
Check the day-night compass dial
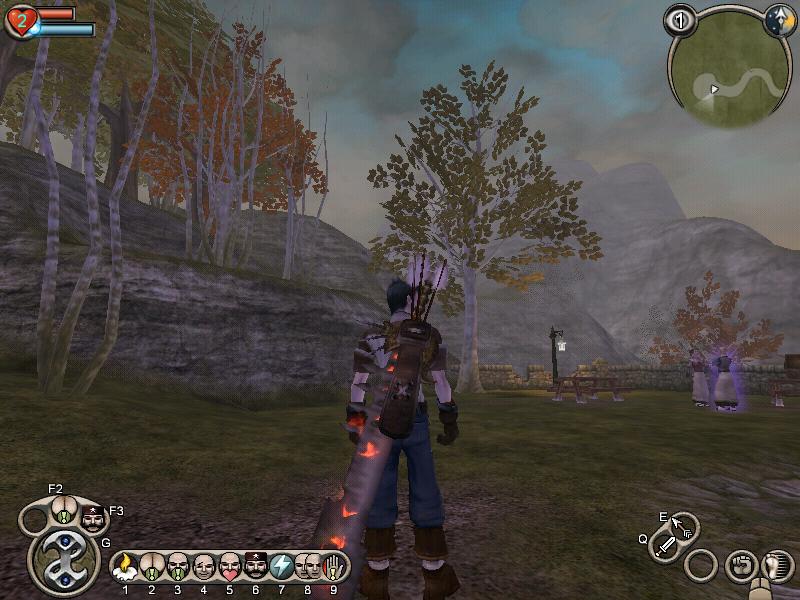780,19
